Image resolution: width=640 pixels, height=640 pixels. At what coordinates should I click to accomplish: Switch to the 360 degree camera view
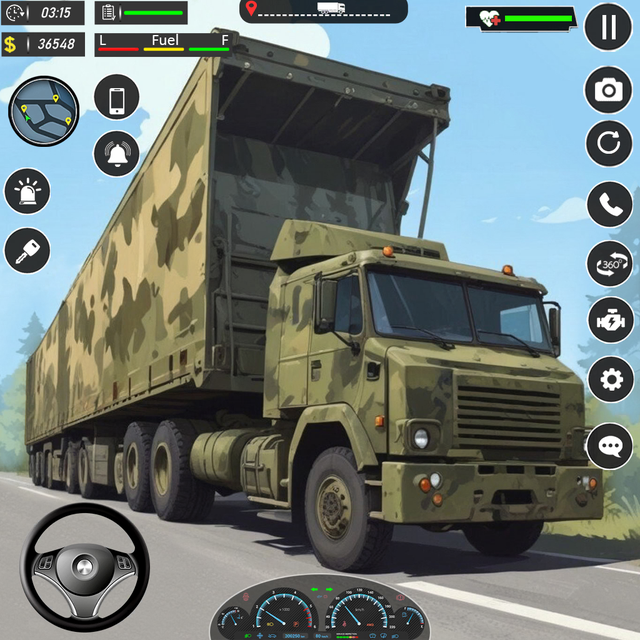(609, 264)
